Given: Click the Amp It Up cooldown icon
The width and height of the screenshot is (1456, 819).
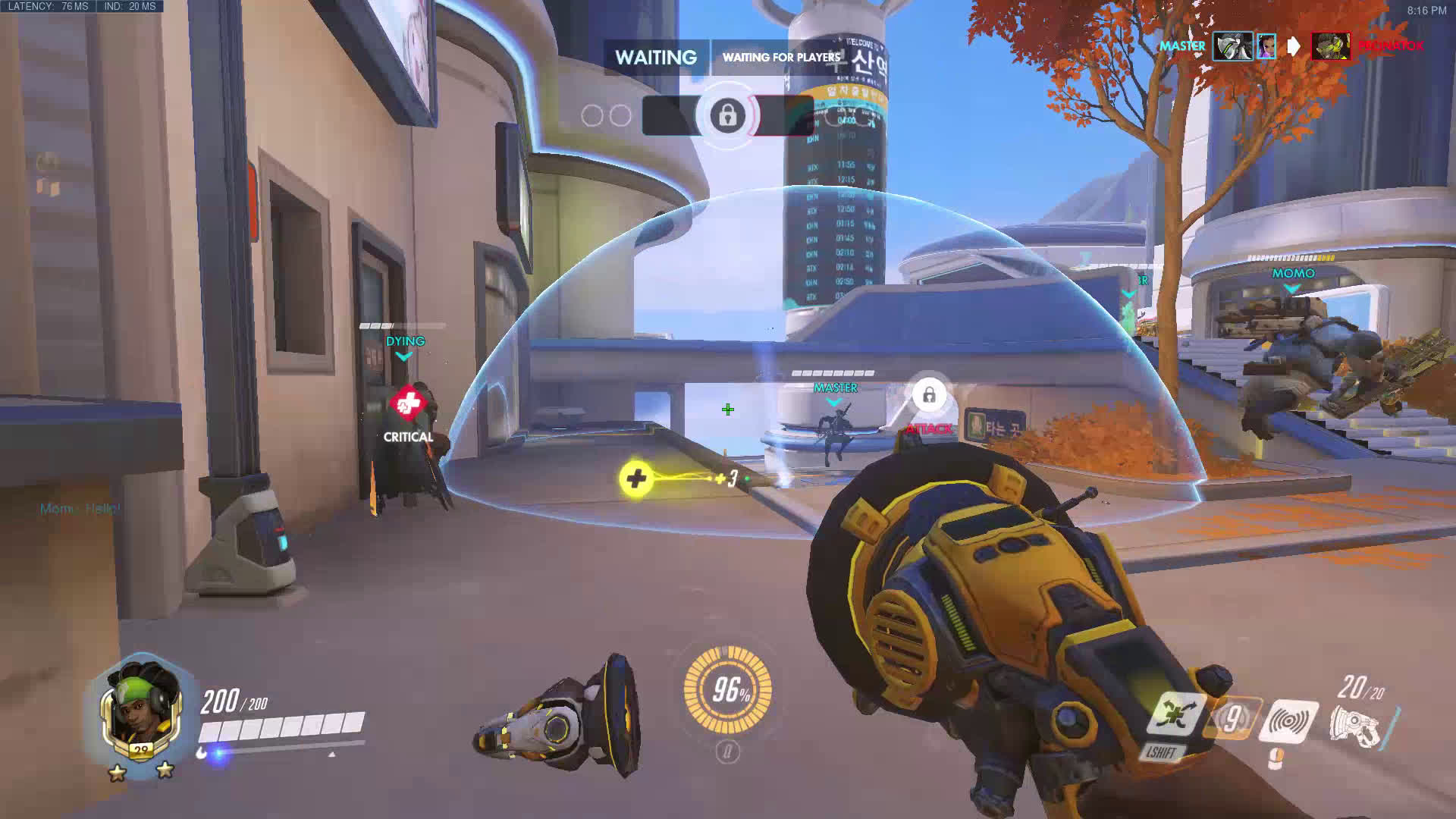Looking at the screenshot, I should (1232, 718).
